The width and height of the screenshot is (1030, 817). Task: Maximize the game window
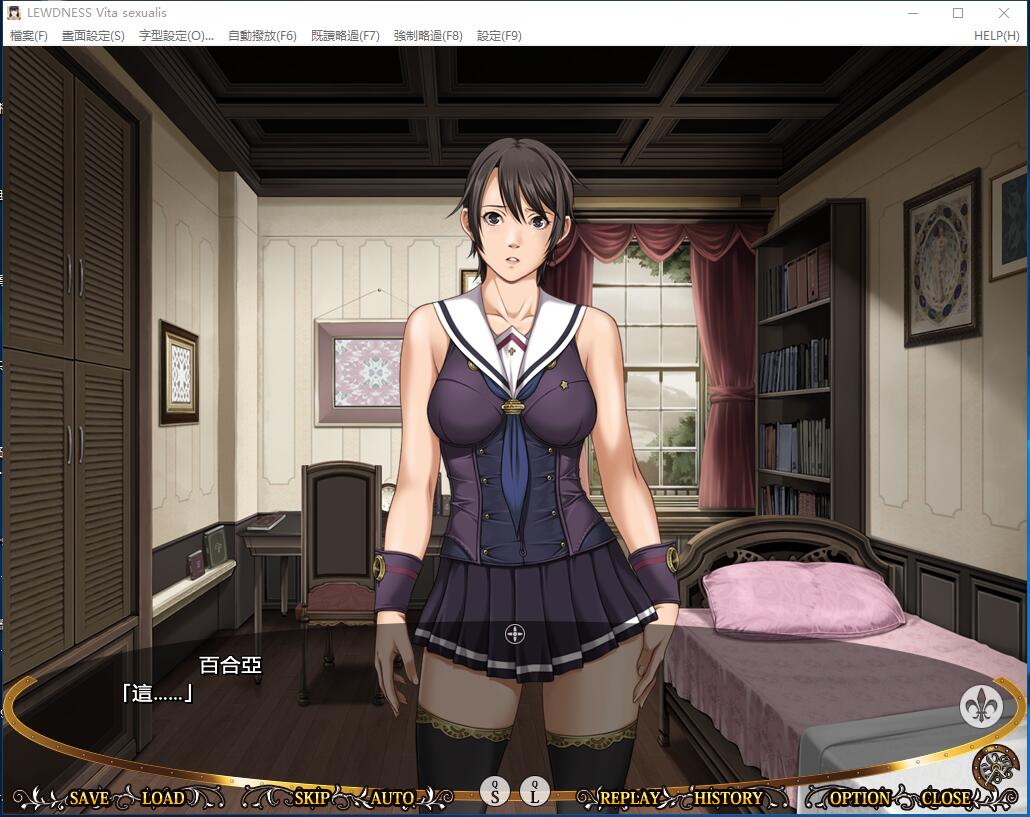[958, 13]
